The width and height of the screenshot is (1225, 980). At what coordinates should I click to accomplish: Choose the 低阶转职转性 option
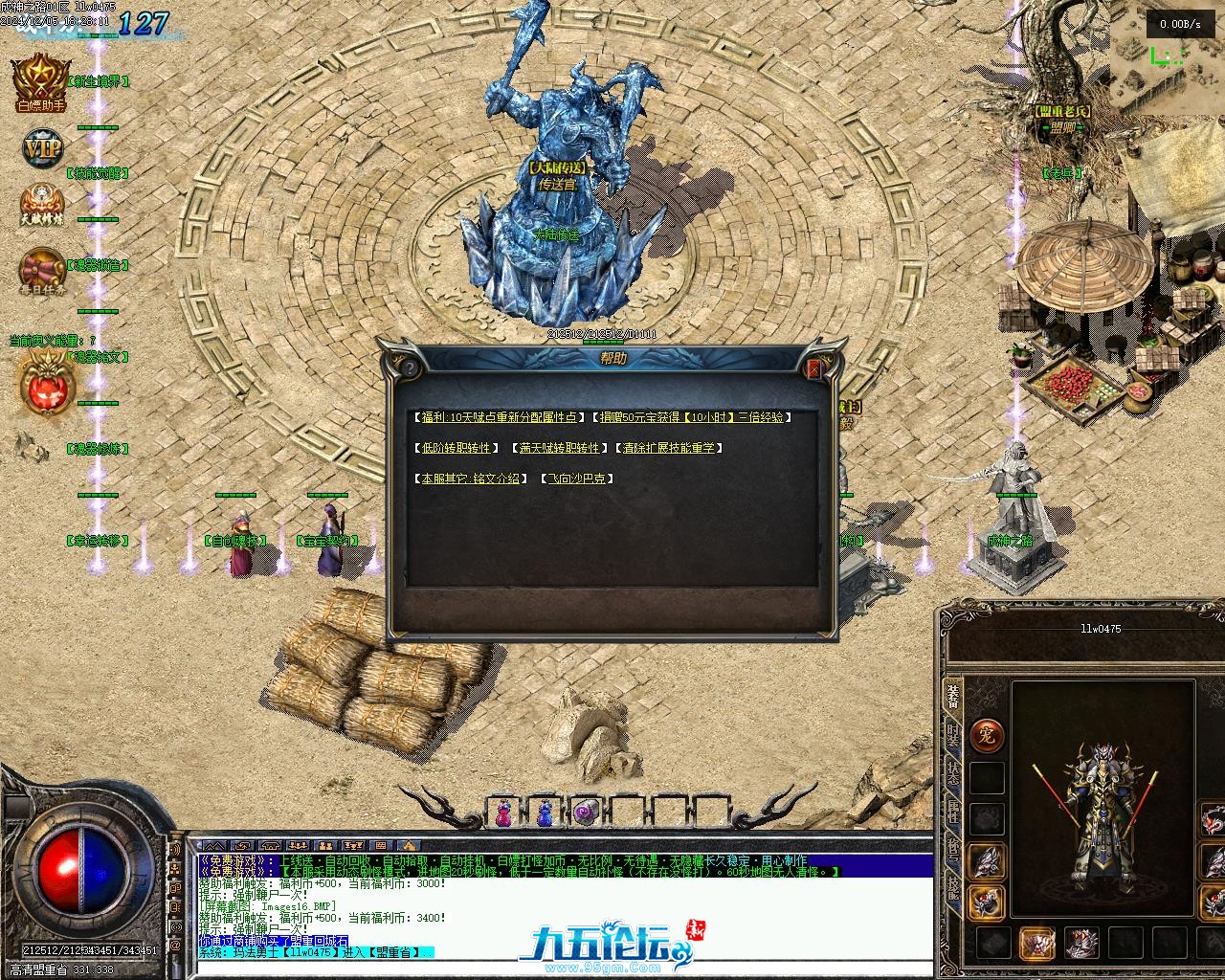(x=455, y=448)
